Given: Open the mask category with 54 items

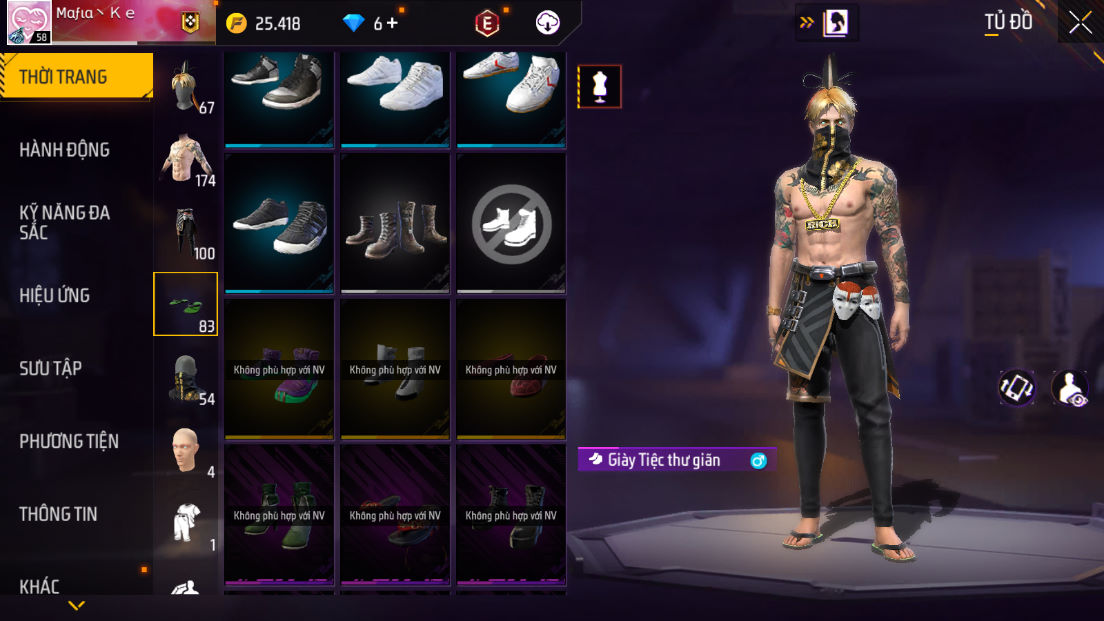Looking at the screenshot, I should [186, 377].
